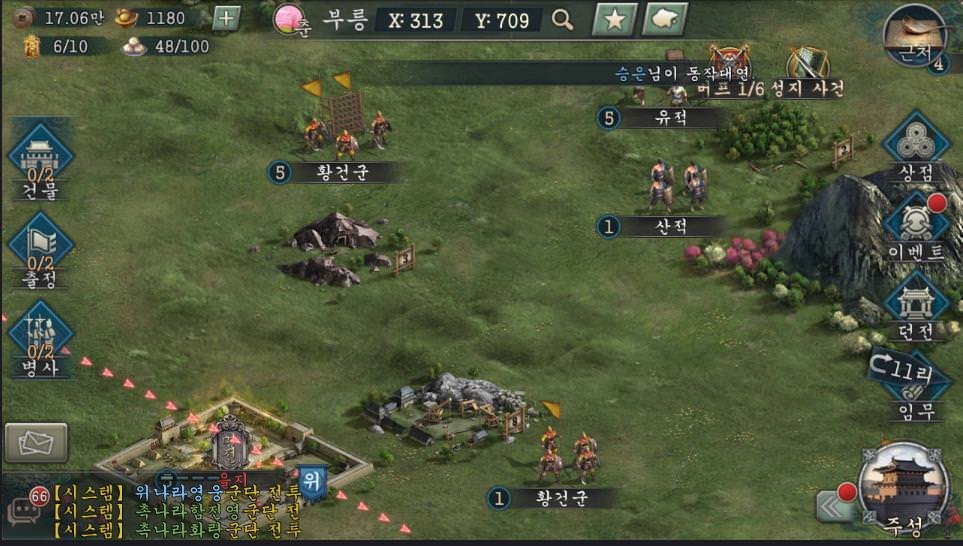Click the 위나라영웅군단 system chat message
The width and height of the screenshot is (963, 546).
tap(180, 493)
